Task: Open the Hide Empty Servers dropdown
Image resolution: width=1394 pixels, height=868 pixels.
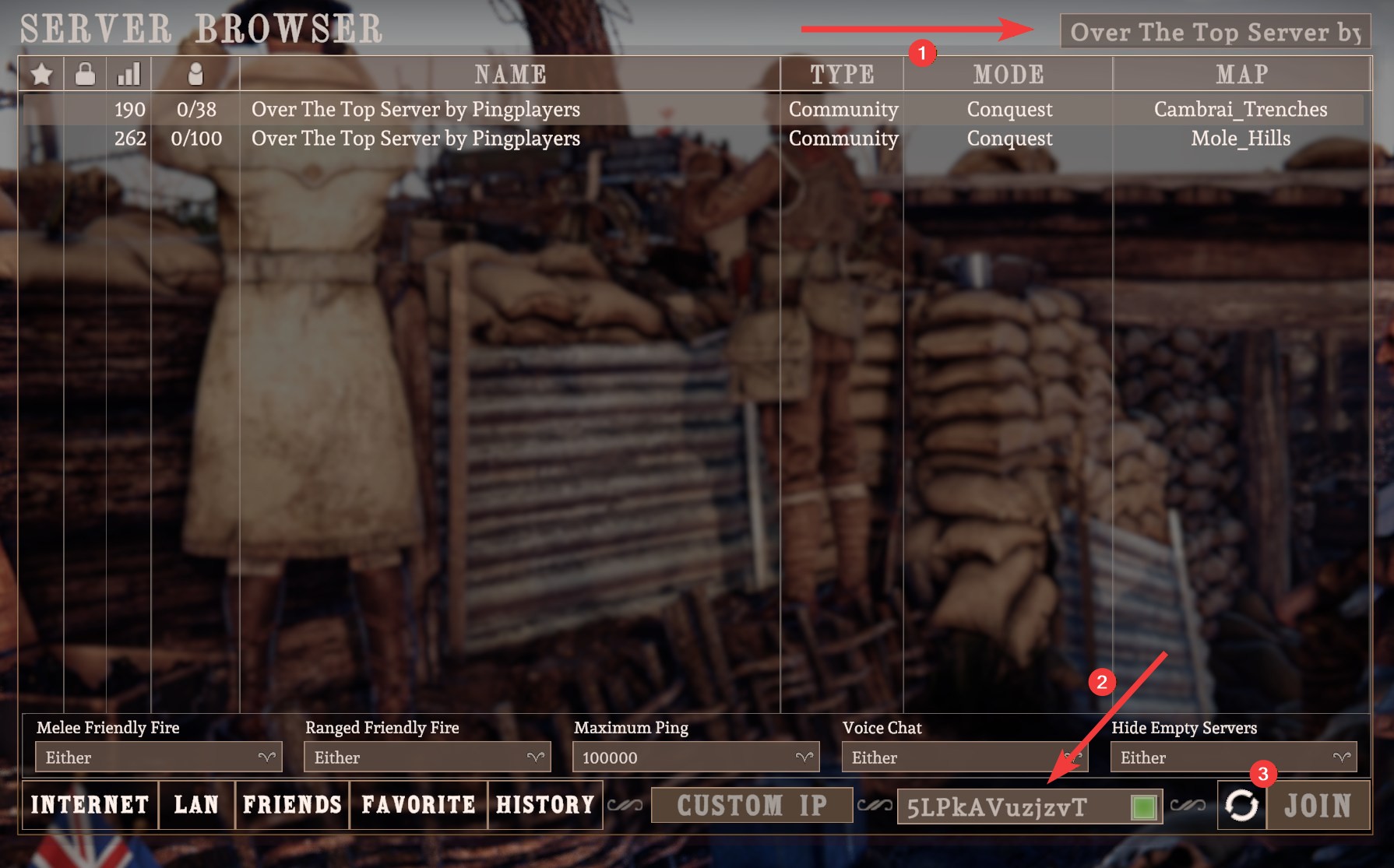Action: (1233, 757)
